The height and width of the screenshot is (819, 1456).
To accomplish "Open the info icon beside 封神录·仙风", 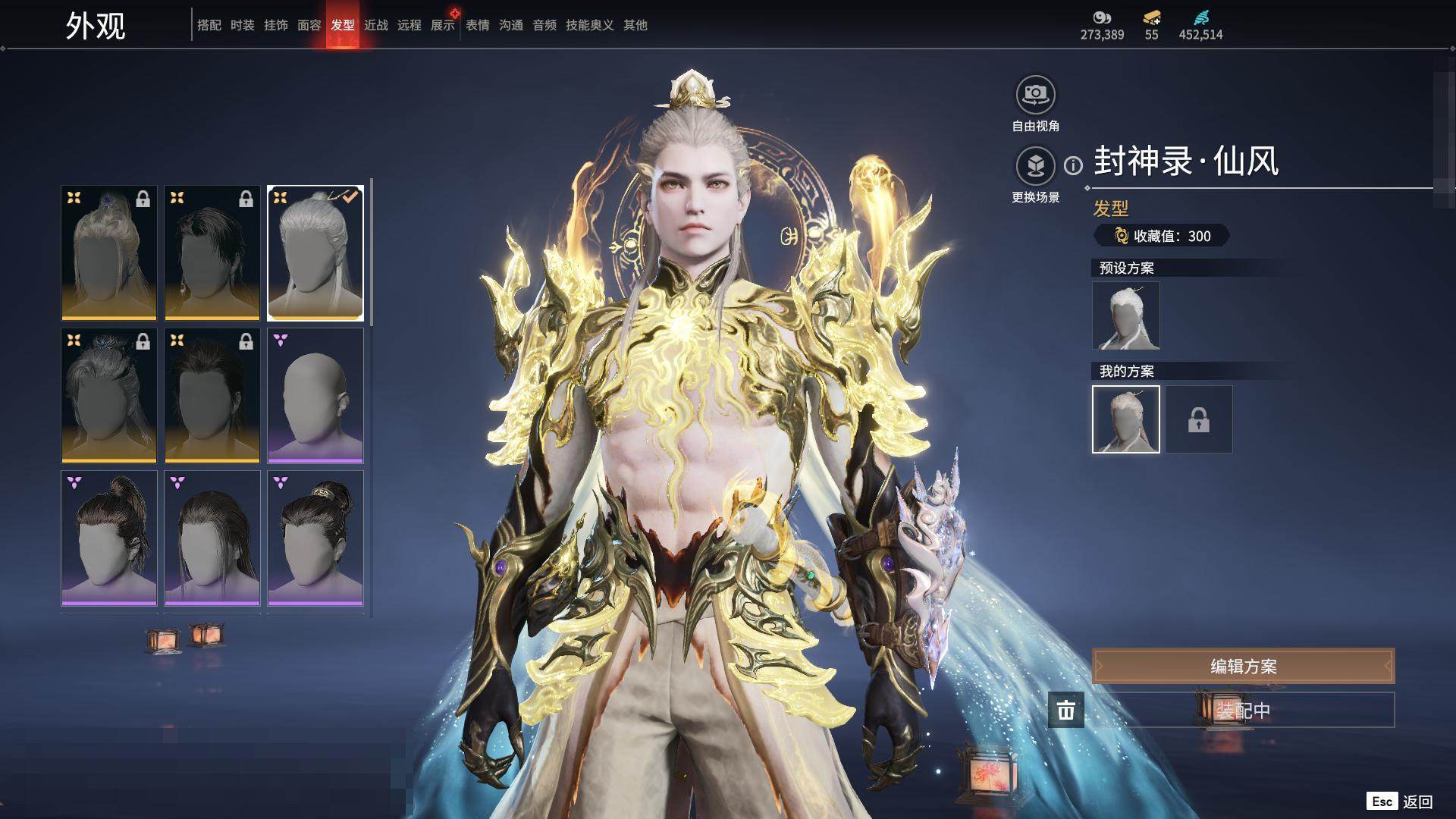I will pos(1073,165).
